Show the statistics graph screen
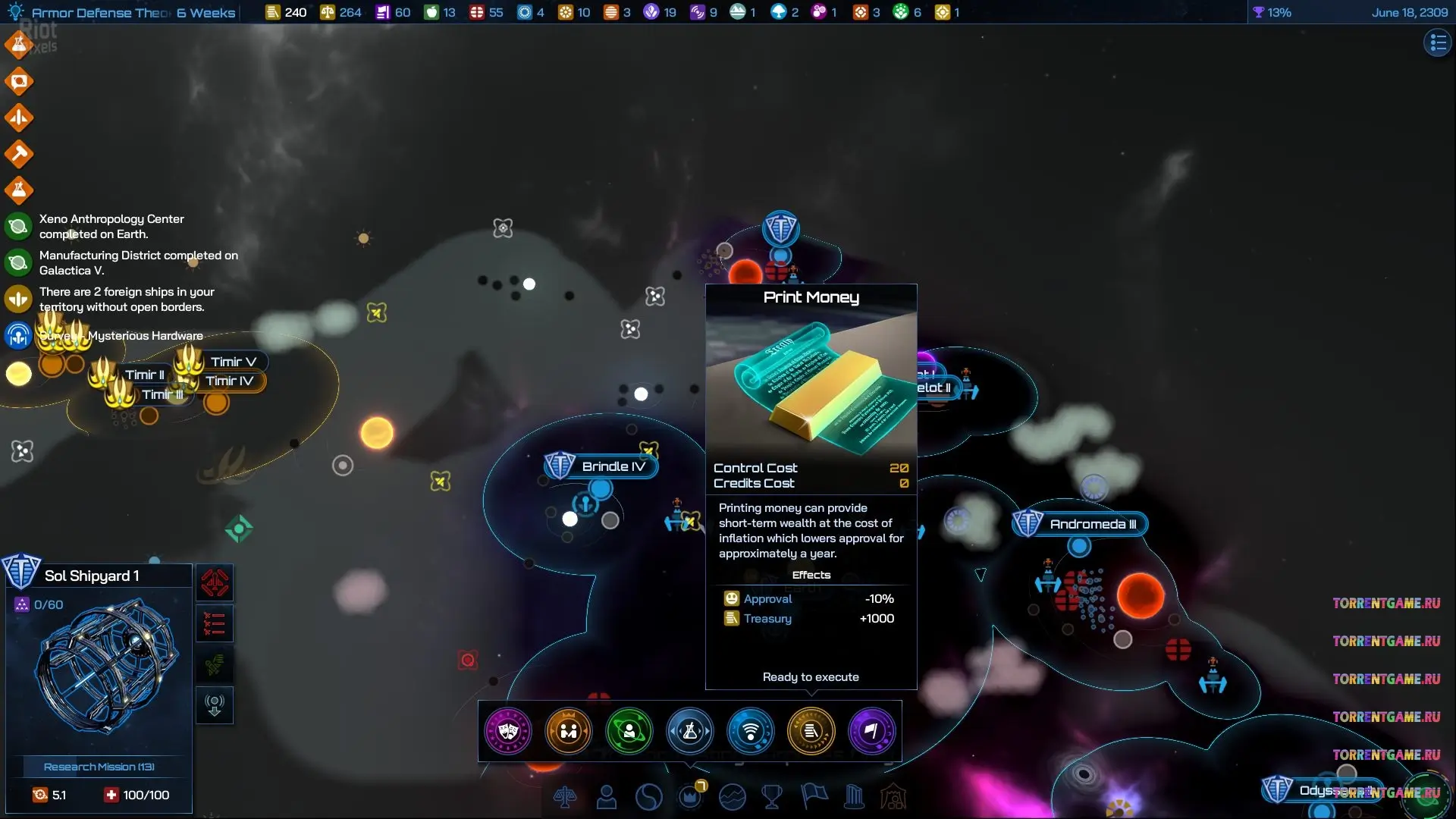The width and height of the screenshot is (1456, 819). pyautogui.click(x=733, y=797)
